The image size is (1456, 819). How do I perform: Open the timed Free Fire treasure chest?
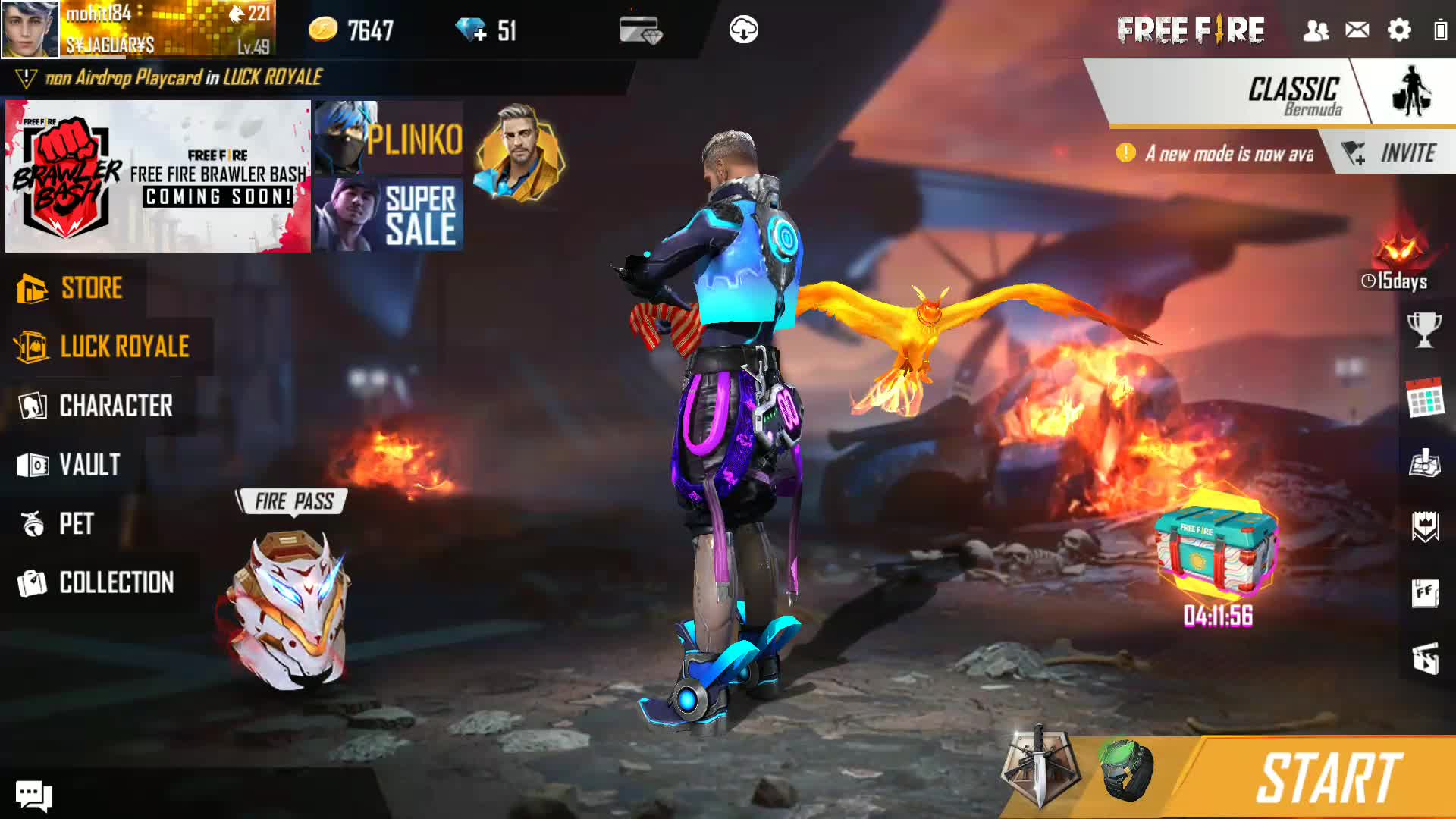1216,542
